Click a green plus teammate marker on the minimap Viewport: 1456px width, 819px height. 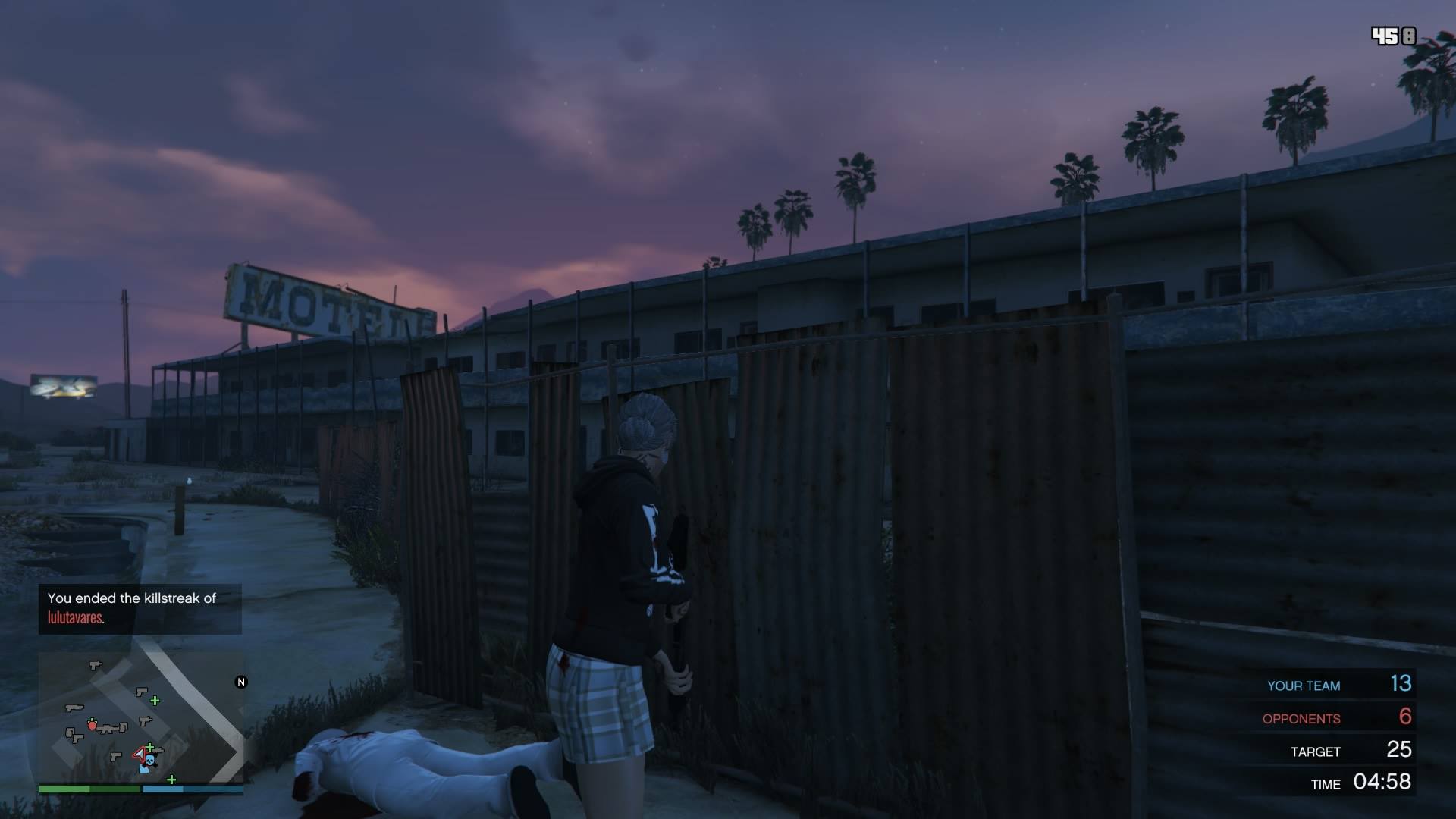tap(155, 701)
